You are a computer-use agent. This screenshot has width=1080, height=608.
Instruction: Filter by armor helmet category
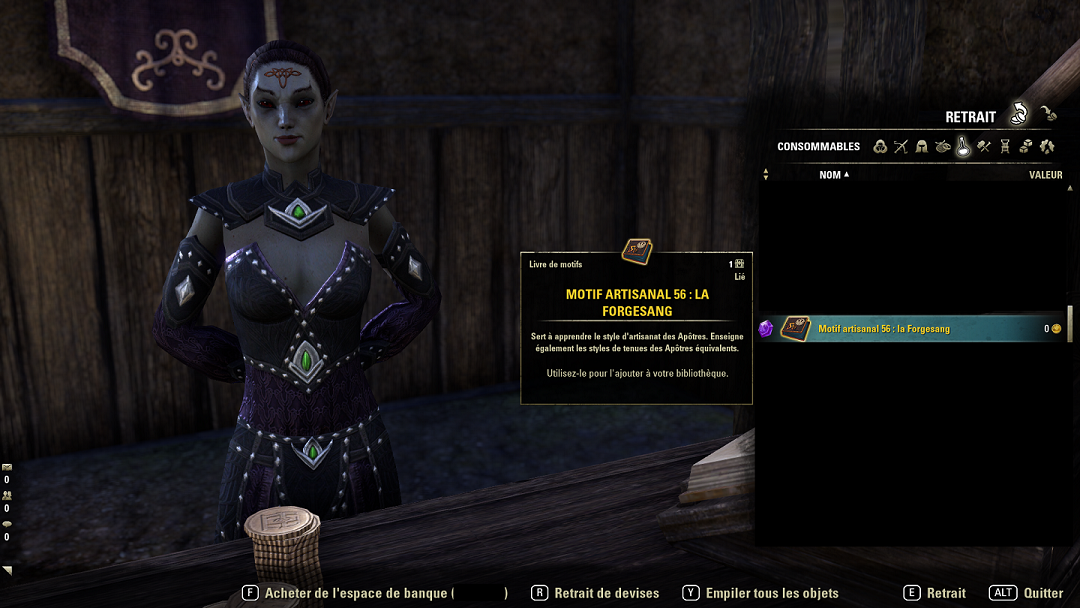922,146
